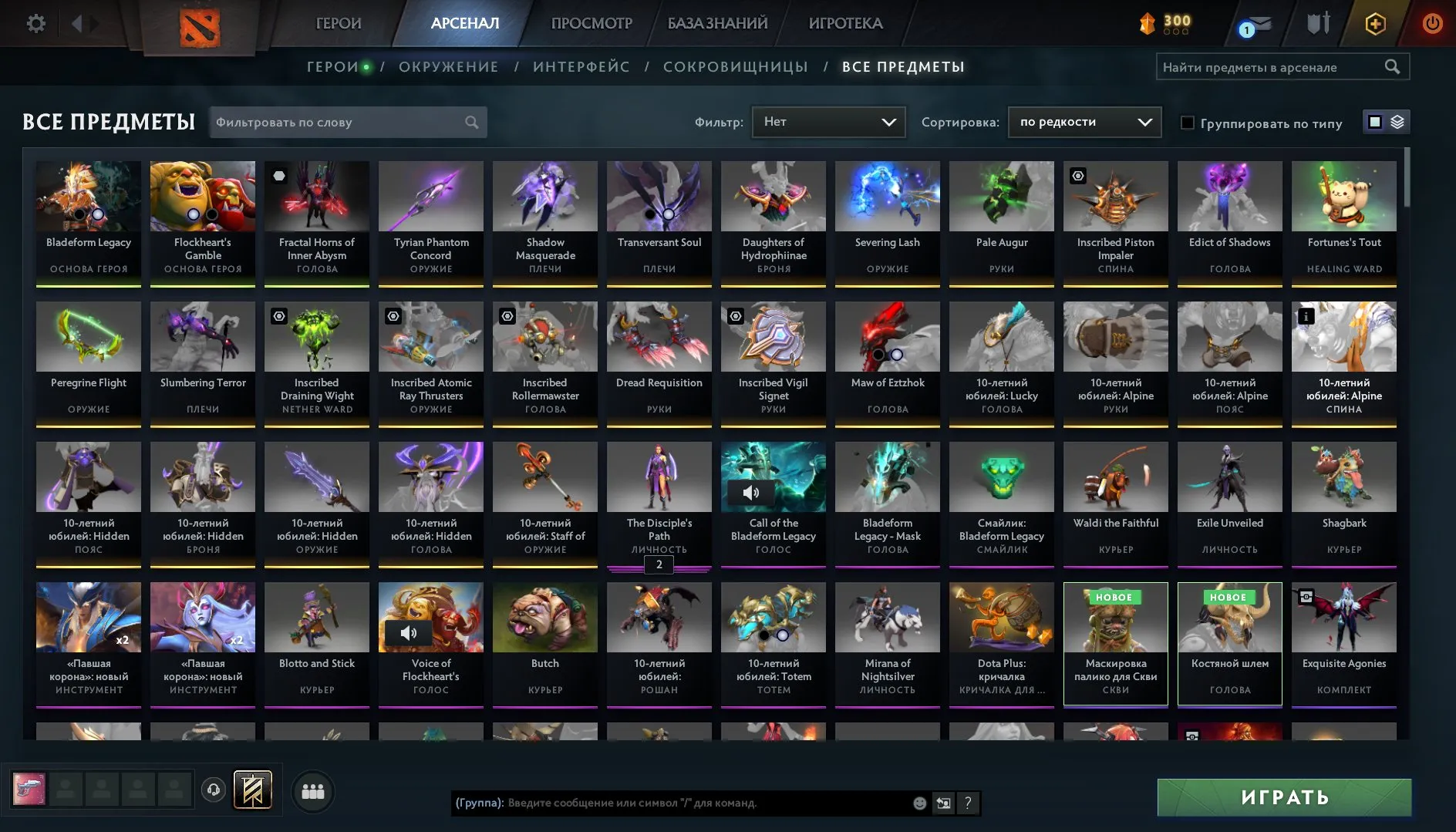This screenshot has width=1456, height=832.
Task: Click the ИГРАТЬ button
Action: tap(1282, 797)
